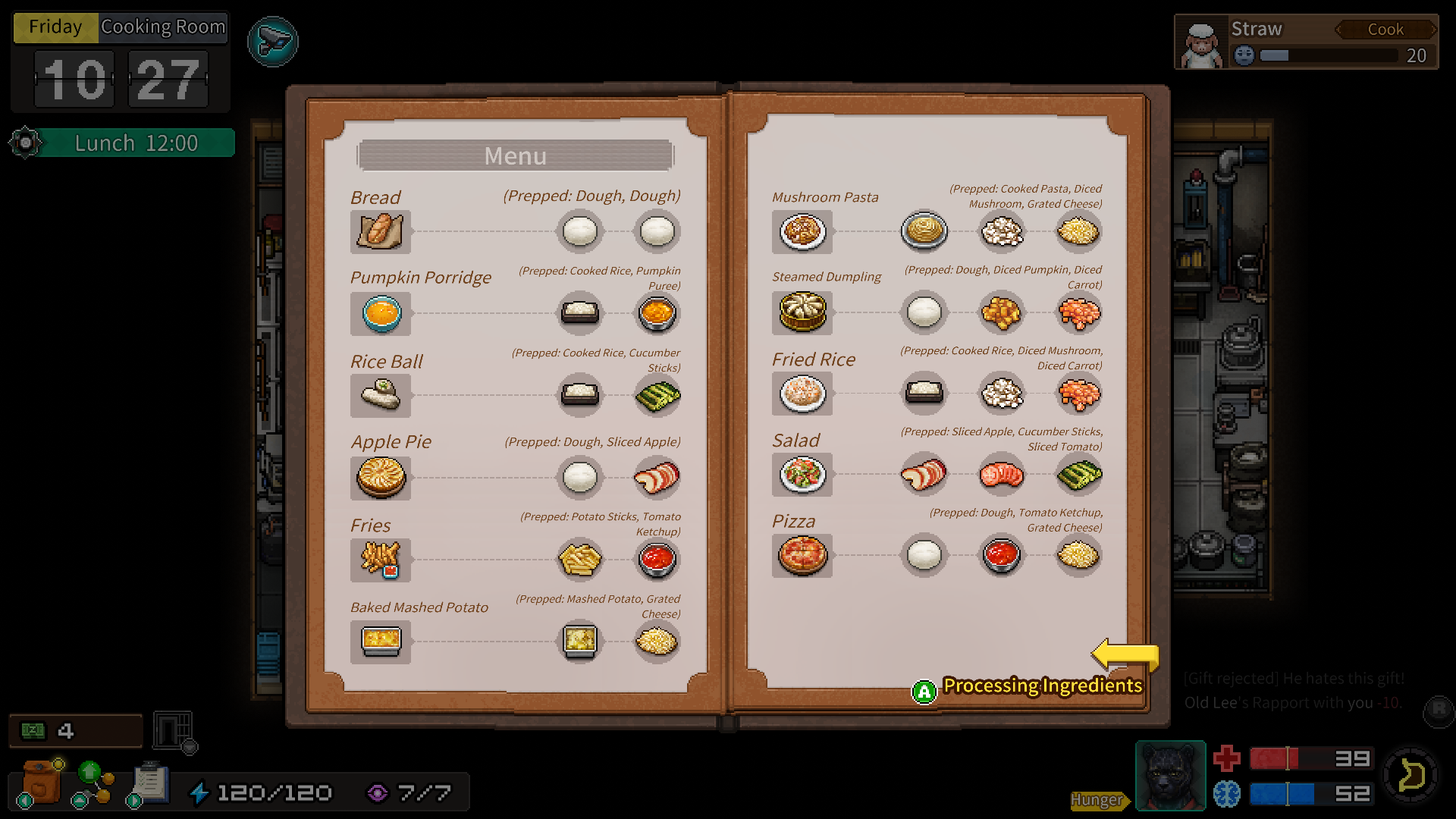Select the Apple Pie dish icon
The height and width of the screenshot is (819, 1456).
[381, 477]
